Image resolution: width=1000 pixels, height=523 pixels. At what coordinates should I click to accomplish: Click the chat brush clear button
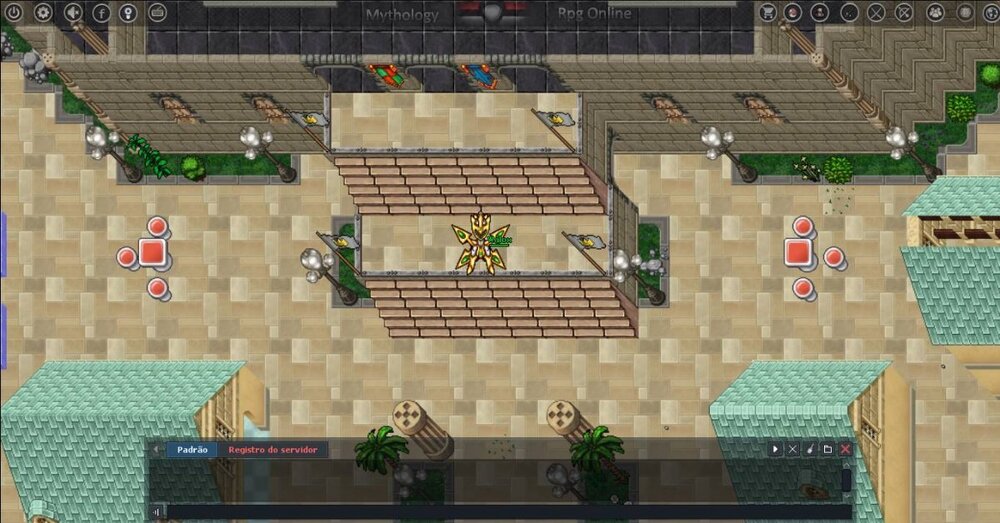tap(810, 450)
